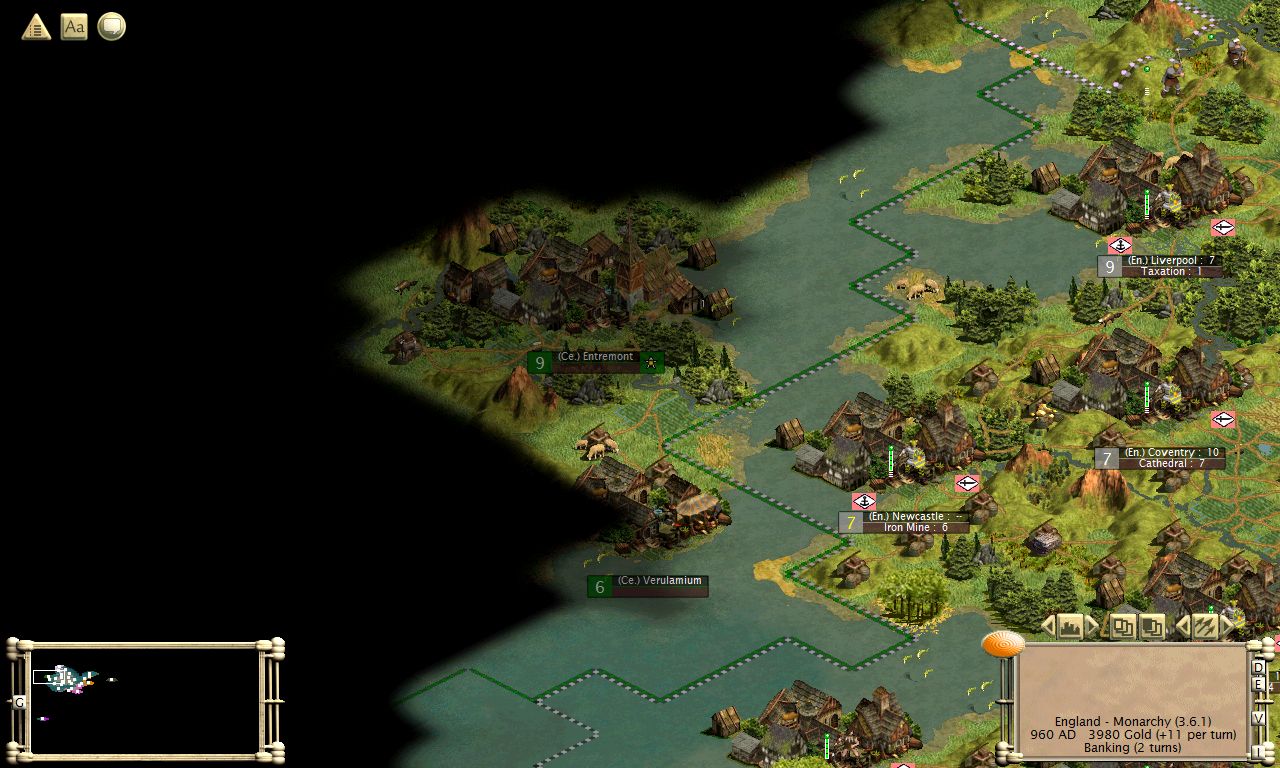Screen dimensions: 1280x768
Task: Click the speech bubble advisors icon
Action: click(111, 27)
